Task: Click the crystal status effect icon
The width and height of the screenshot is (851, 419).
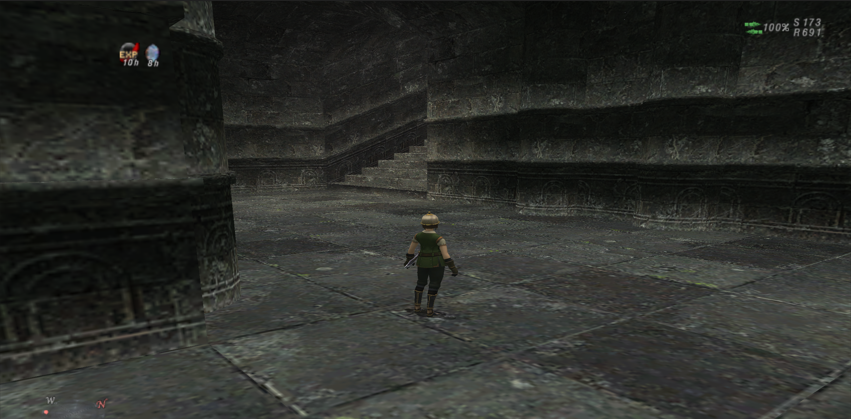Action: [x=153, y=52]
